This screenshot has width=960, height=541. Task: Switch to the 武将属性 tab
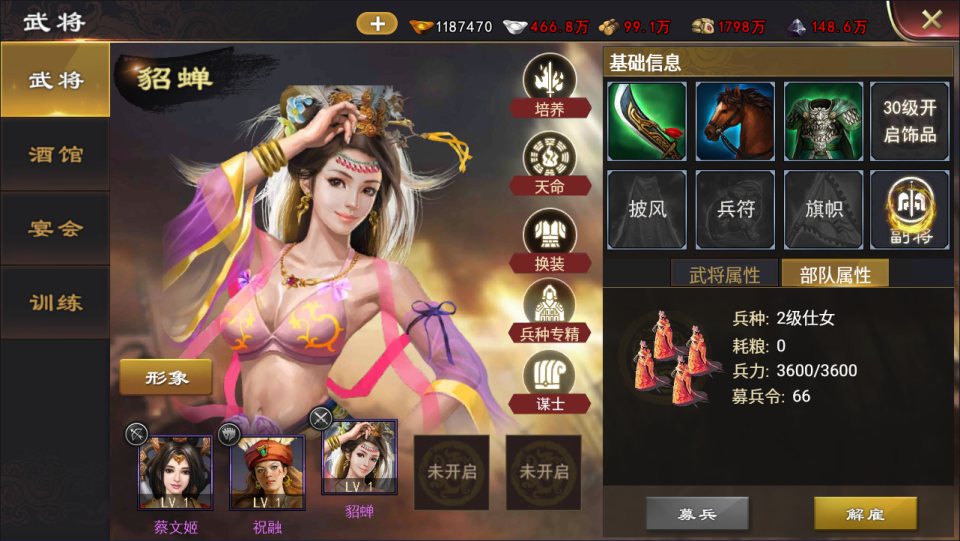[x=724, y=275]
